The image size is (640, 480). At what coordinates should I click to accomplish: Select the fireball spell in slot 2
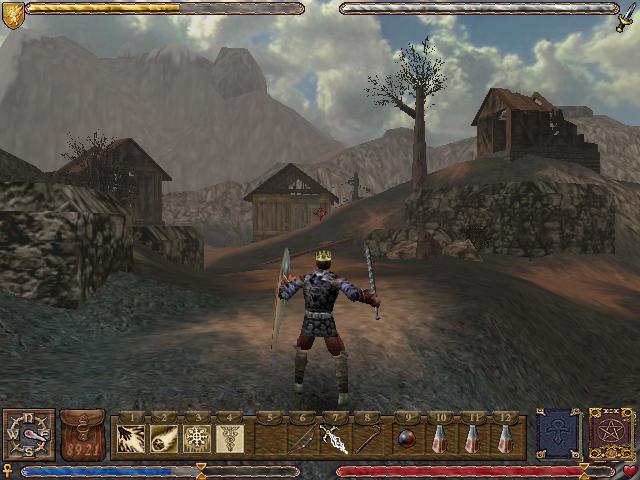163,437
